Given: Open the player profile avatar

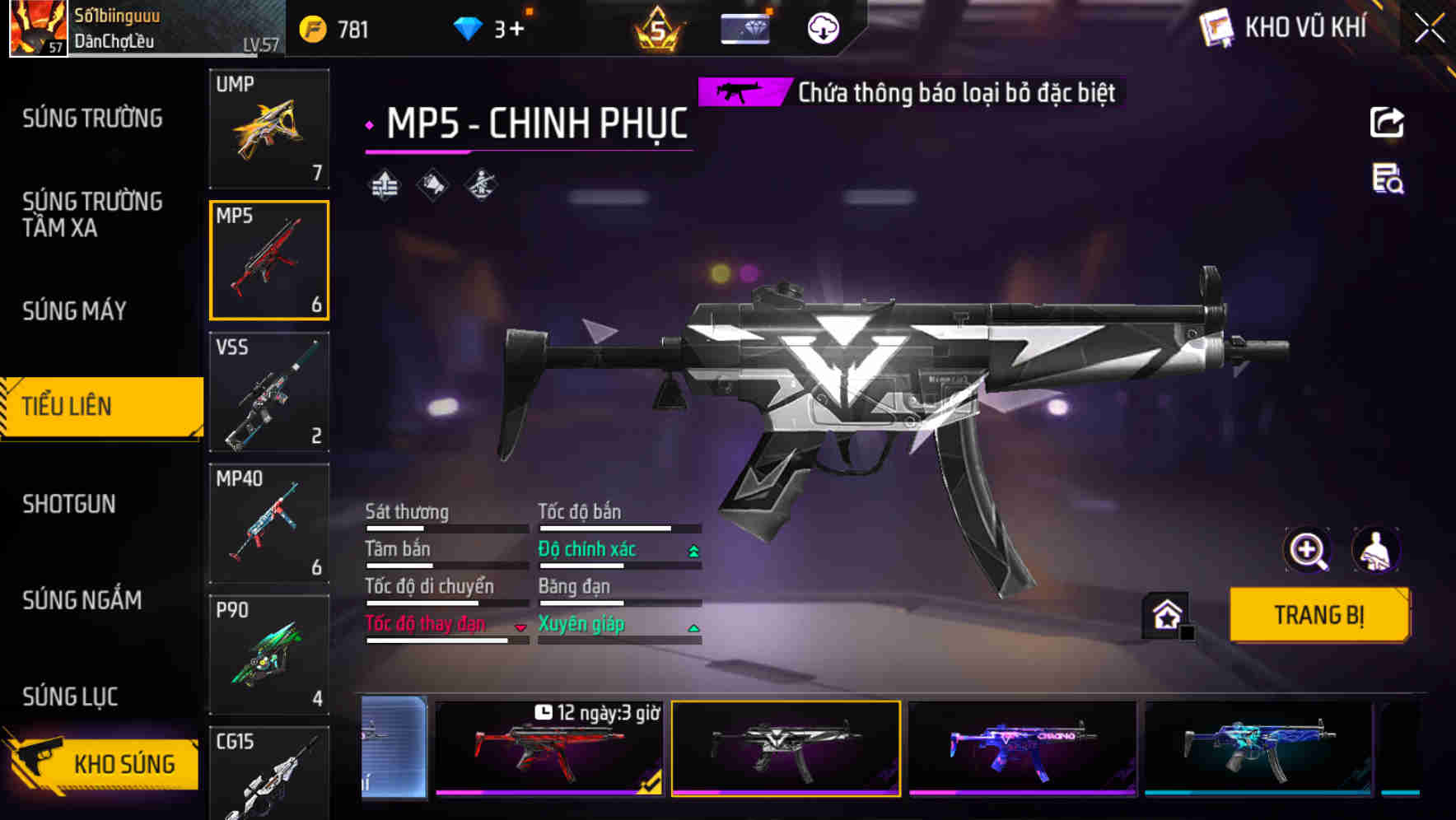Looking at the screenshot, I should tap(38, 28).
